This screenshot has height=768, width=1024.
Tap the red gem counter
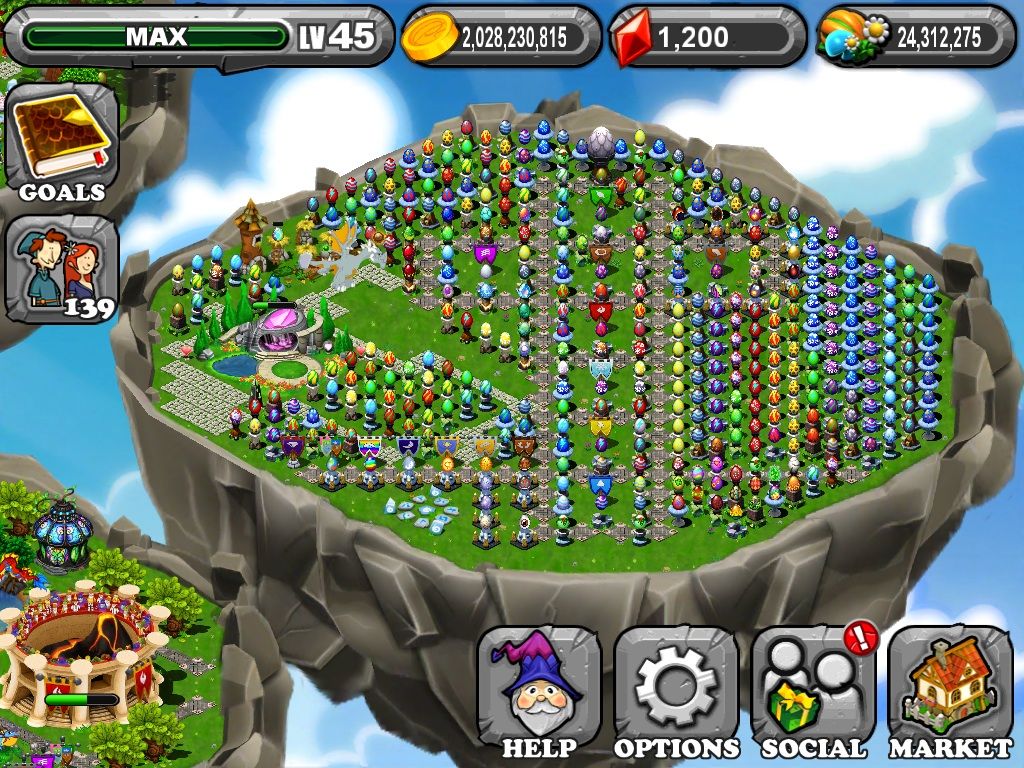(x=707, y=37)
